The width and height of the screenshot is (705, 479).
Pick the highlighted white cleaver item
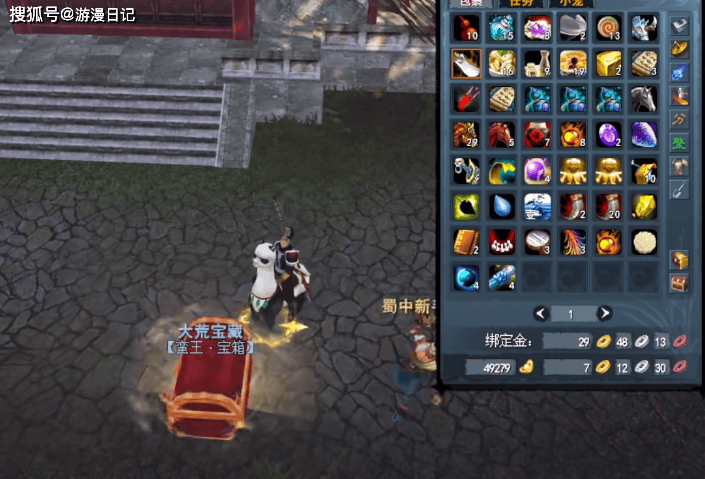[466, 64]
